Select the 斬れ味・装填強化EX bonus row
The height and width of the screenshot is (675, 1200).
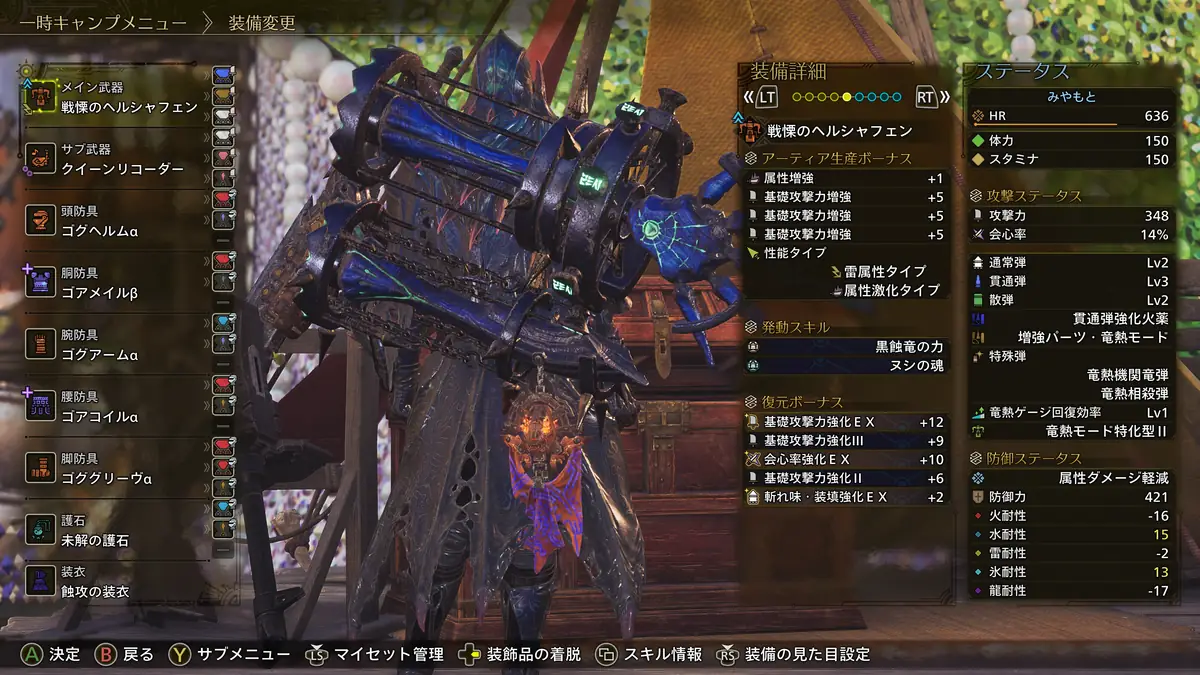pos(845,497)
